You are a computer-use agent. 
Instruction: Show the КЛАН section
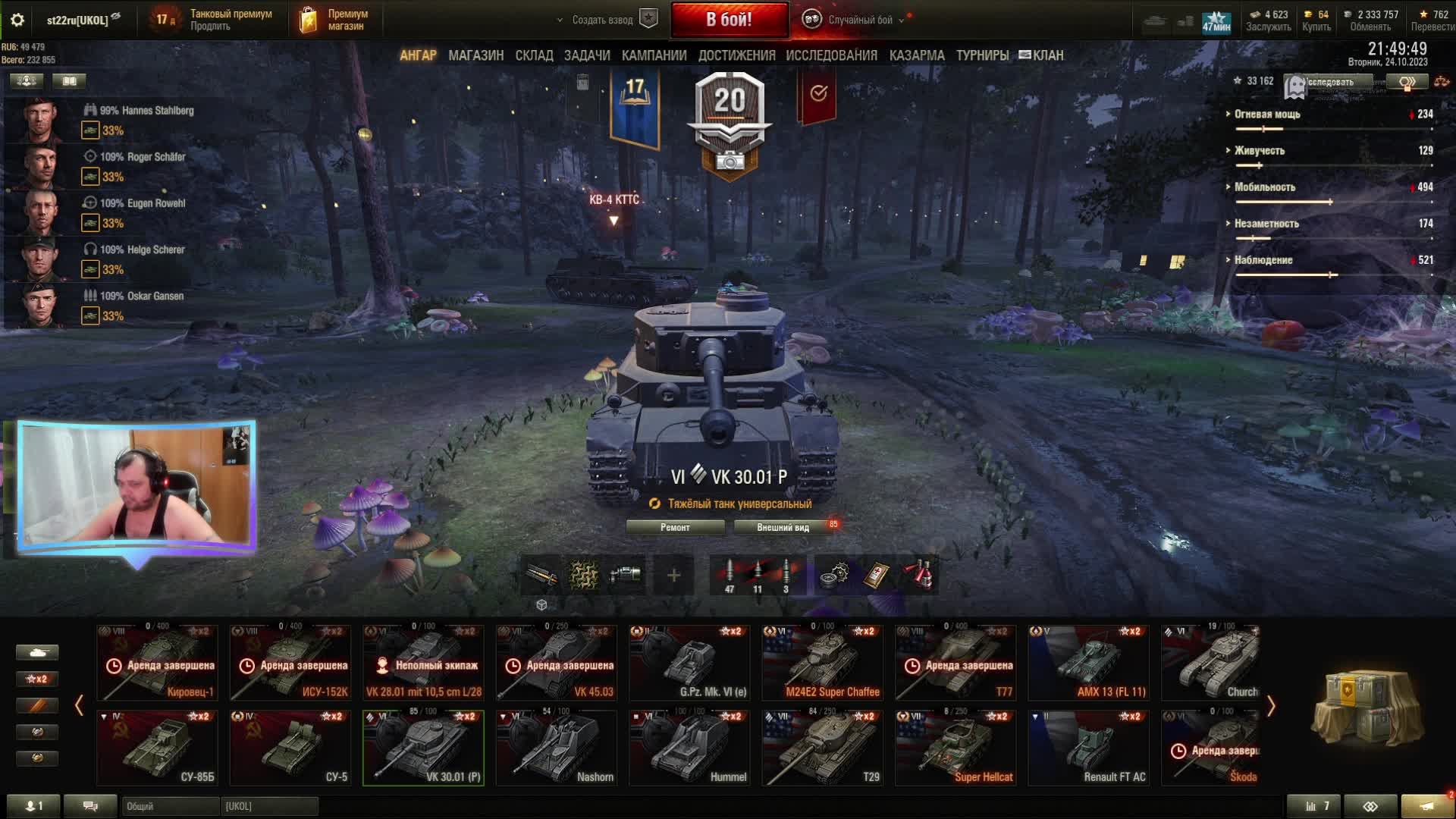pyautogui.click(x=1042, y=55)
